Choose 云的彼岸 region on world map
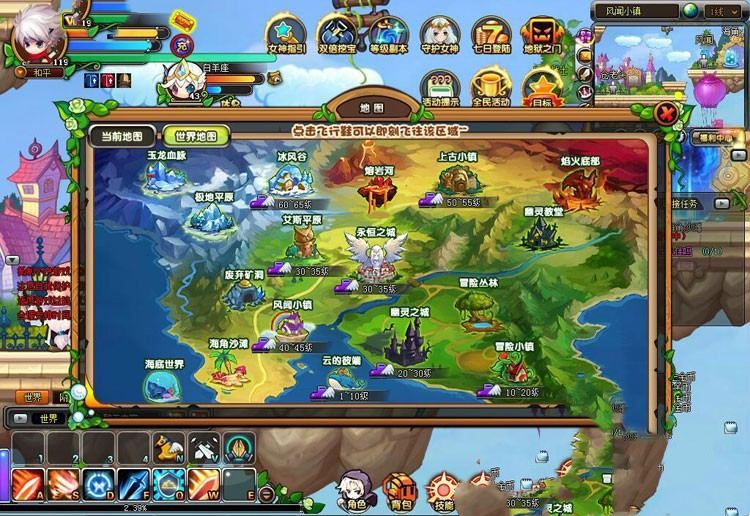This screenshot has width=750, height=516. tap(341, 375)
